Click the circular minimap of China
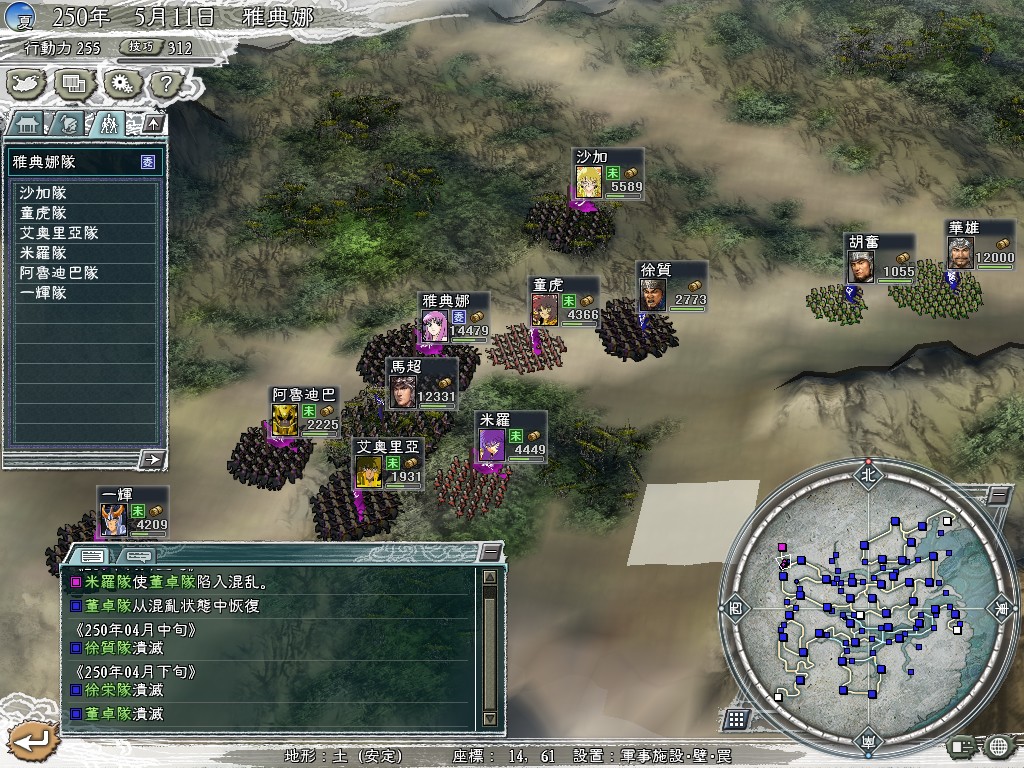 click(x=866, y=611)
